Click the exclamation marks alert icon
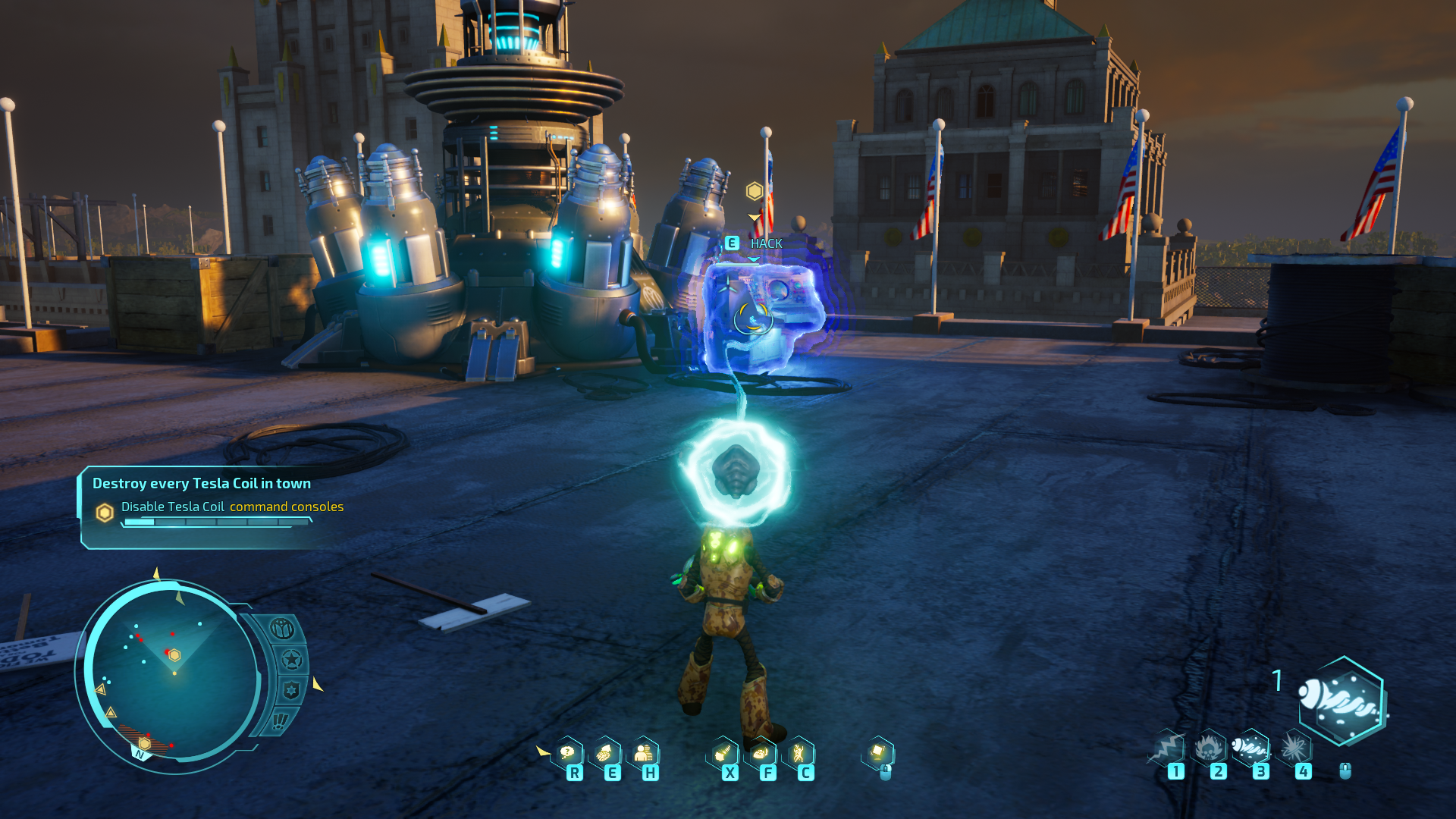This screenshot has height=819, width=1456. [x=280, y=720]
